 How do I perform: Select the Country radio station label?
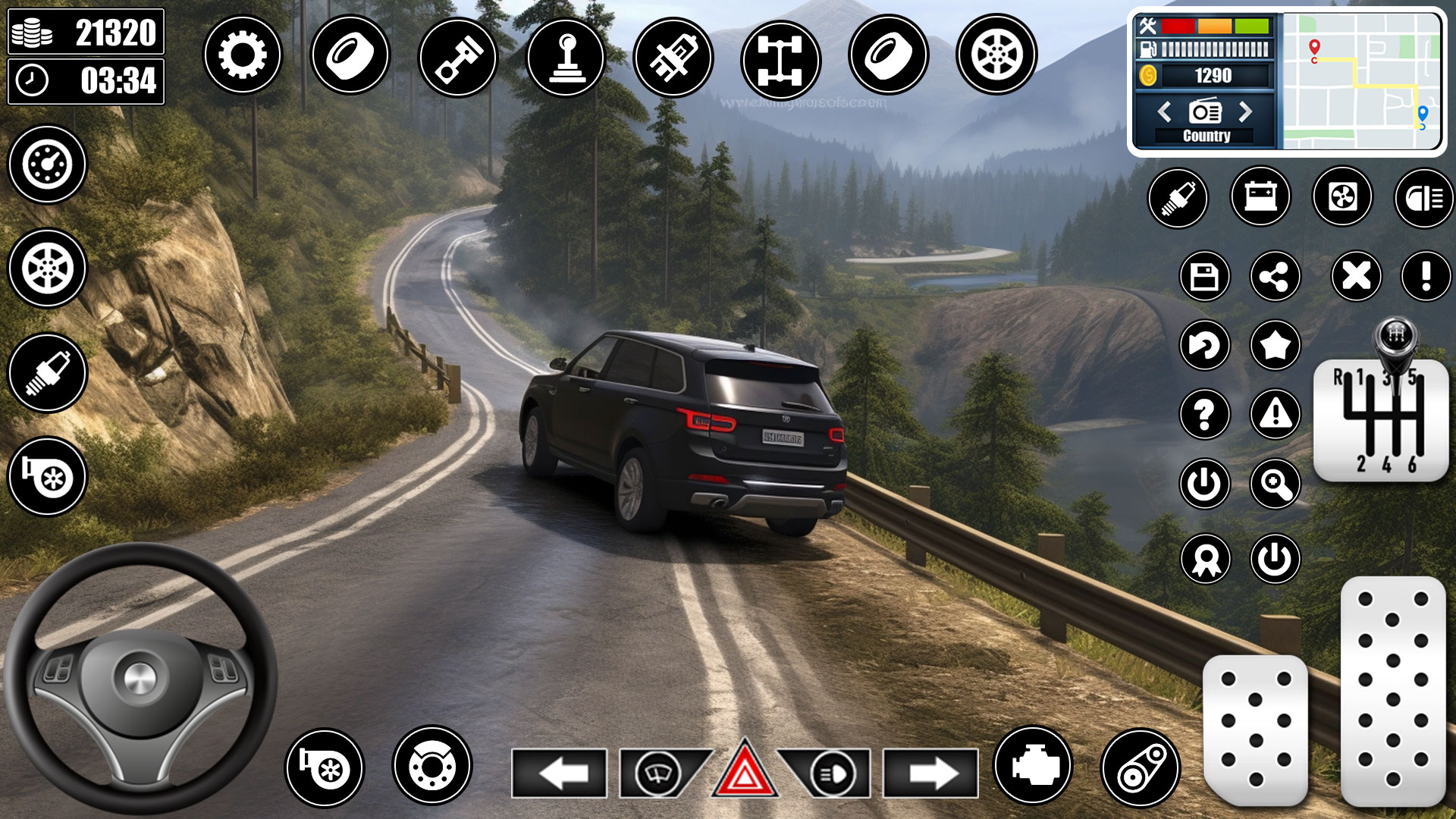click(1206, 136)
